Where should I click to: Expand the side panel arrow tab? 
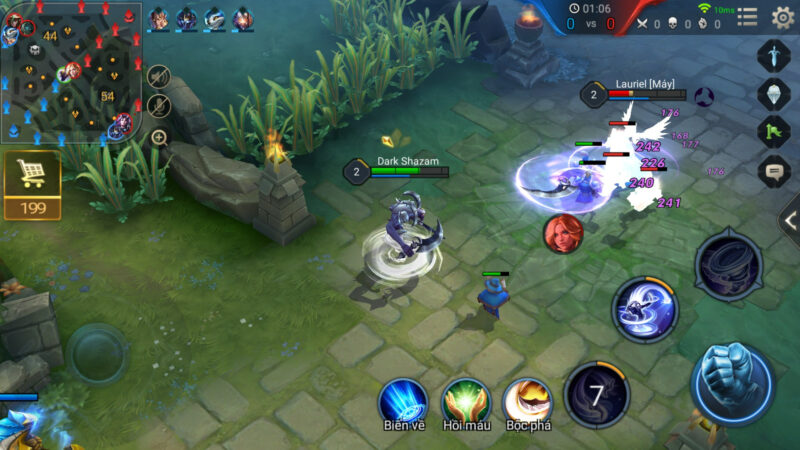pyautogui.click(x=790, y=222)
